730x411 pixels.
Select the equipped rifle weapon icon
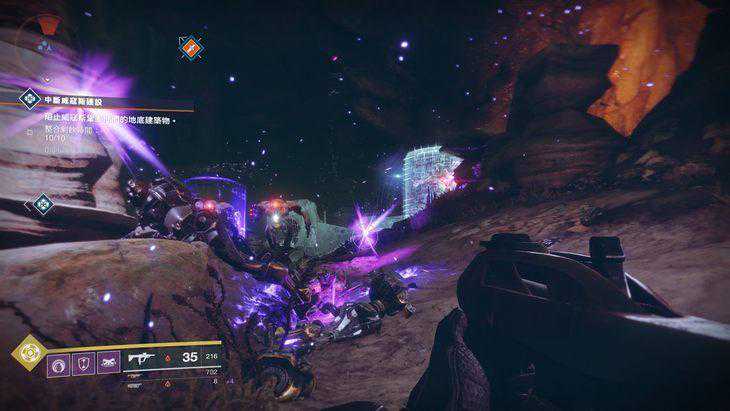[x=141, y=357]
